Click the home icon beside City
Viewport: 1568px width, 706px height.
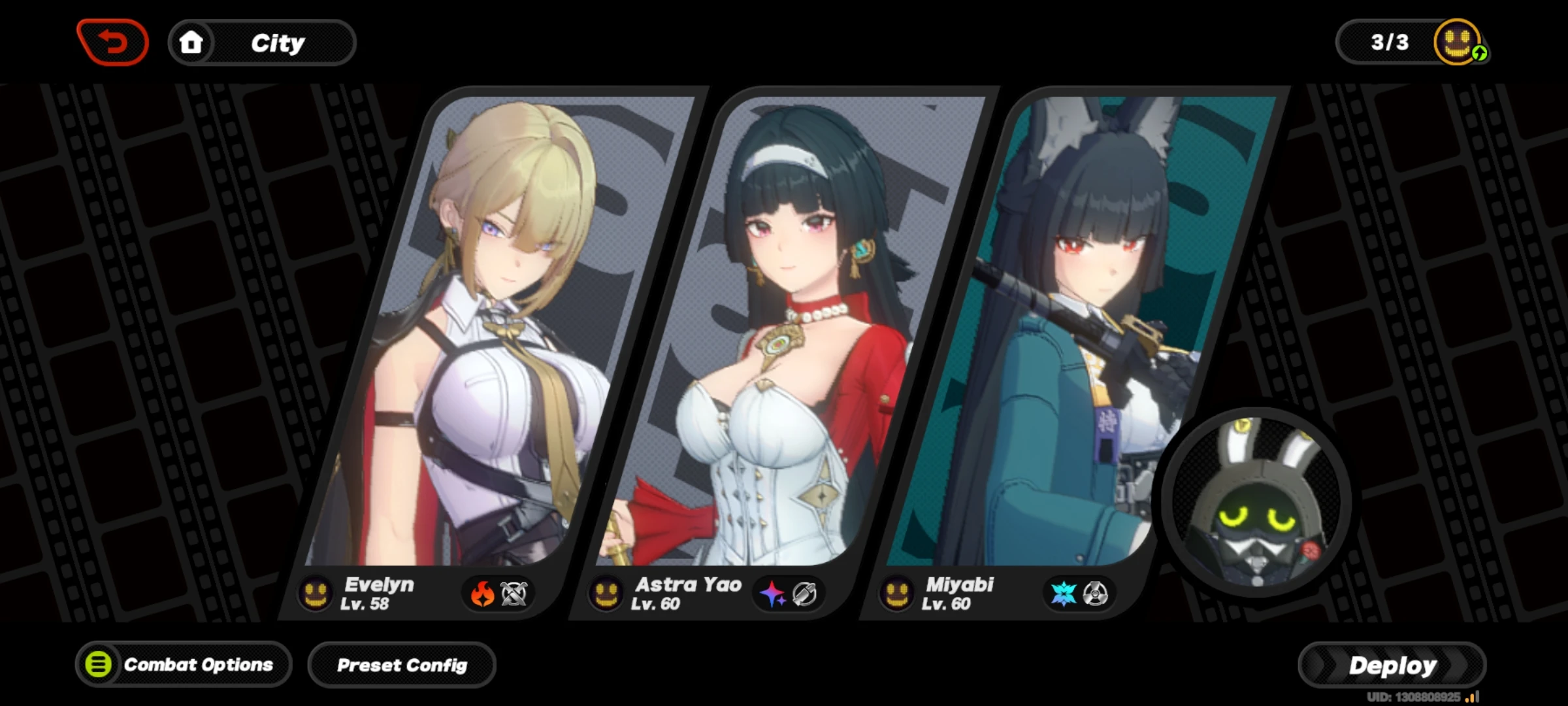point(192,42)
